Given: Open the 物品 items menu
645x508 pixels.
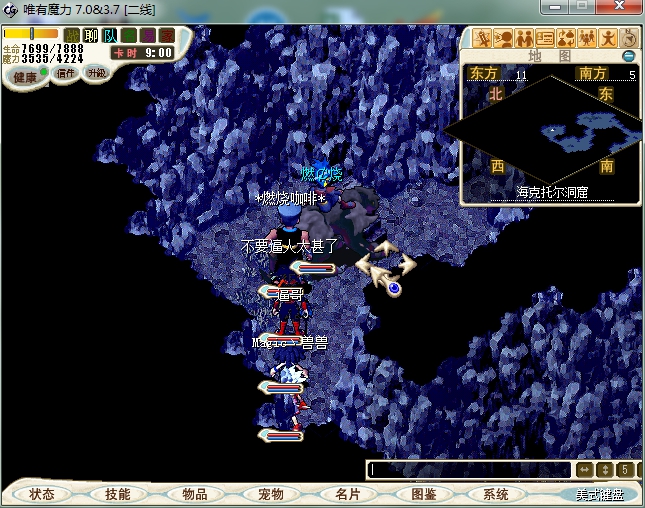Looking at the screenshot, I should [x=194, y=494].
